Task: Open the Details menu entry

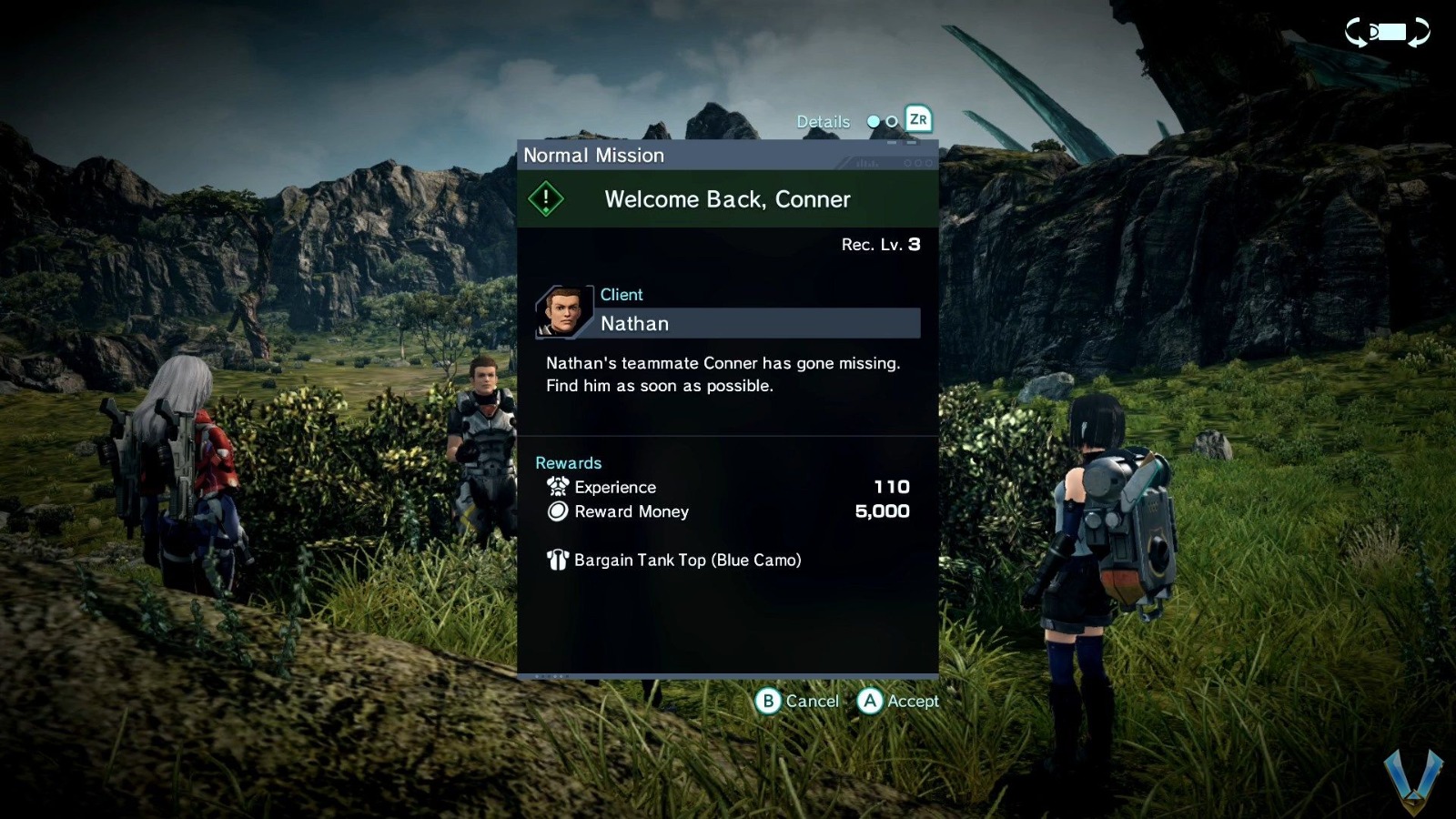Action: [x=824, y=120]
